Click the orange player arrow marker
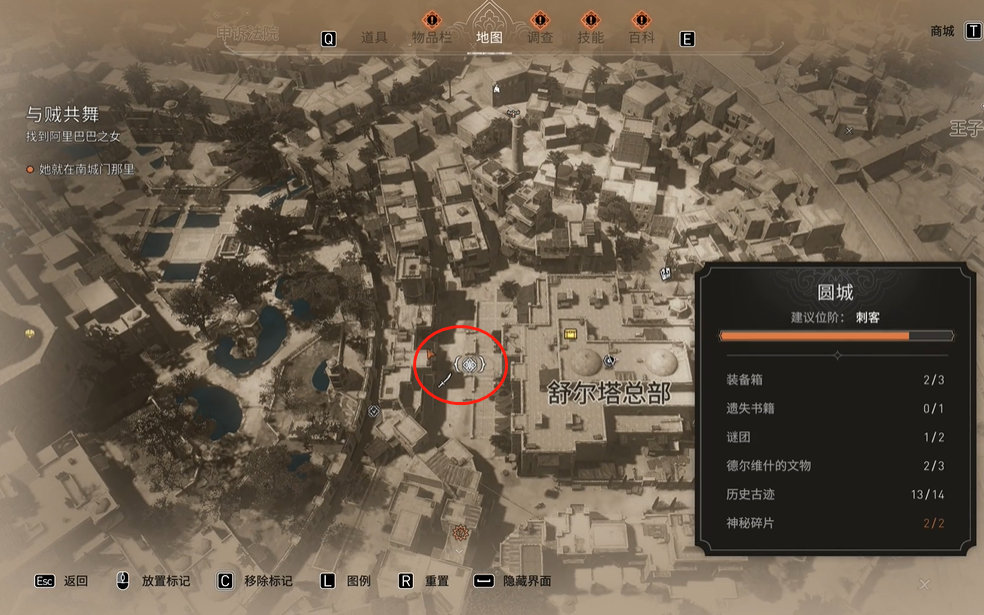Viewport: 984px width, 615px height. 432,353
